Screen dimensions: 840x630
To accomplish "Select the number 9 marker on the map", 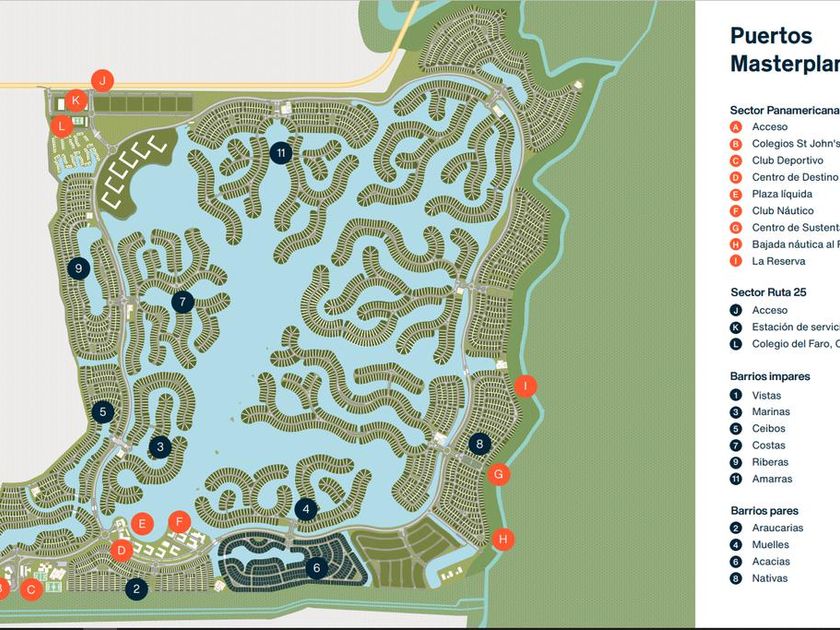I will (x=78, y=268).
